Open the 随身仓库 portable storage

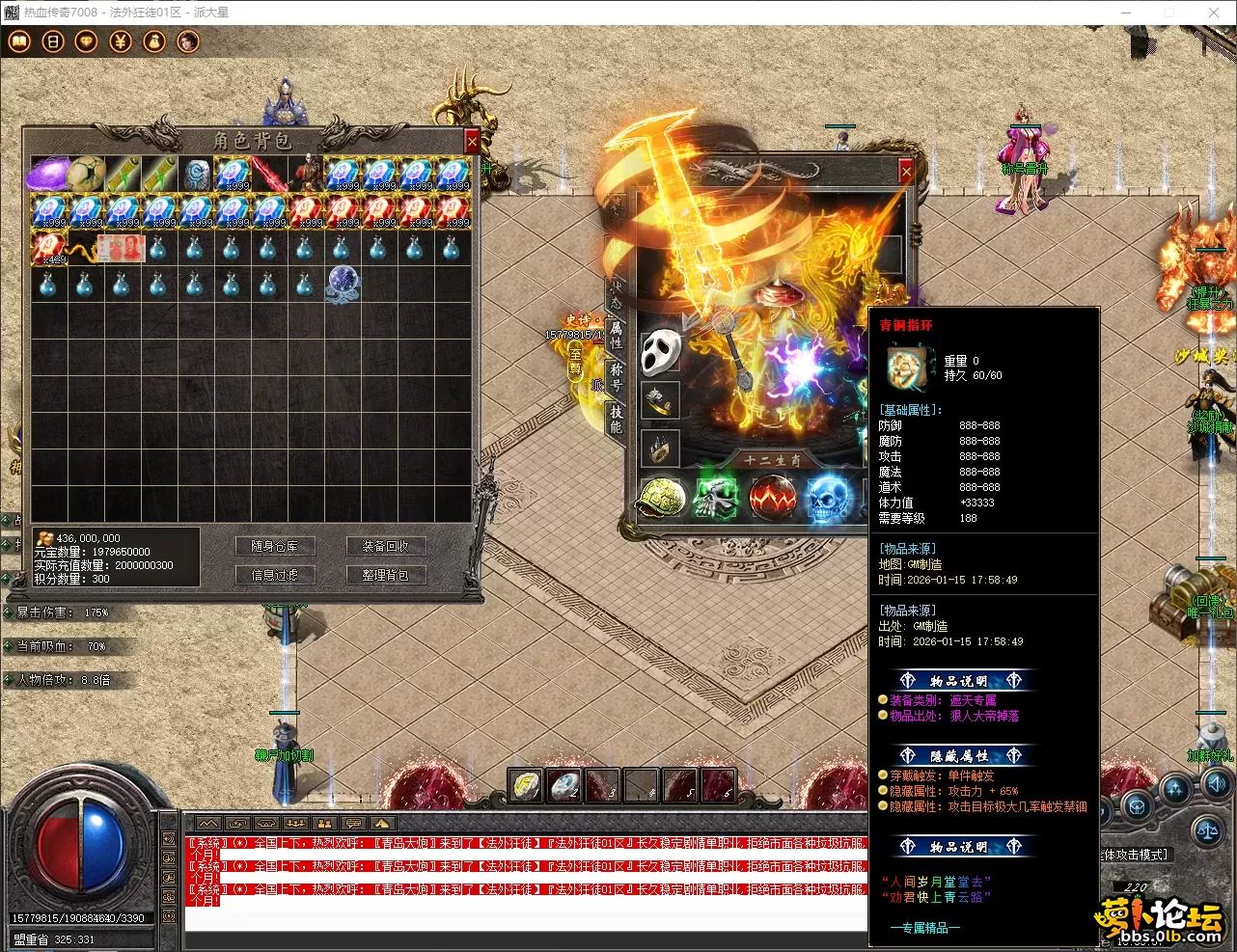tap(274, 546)
